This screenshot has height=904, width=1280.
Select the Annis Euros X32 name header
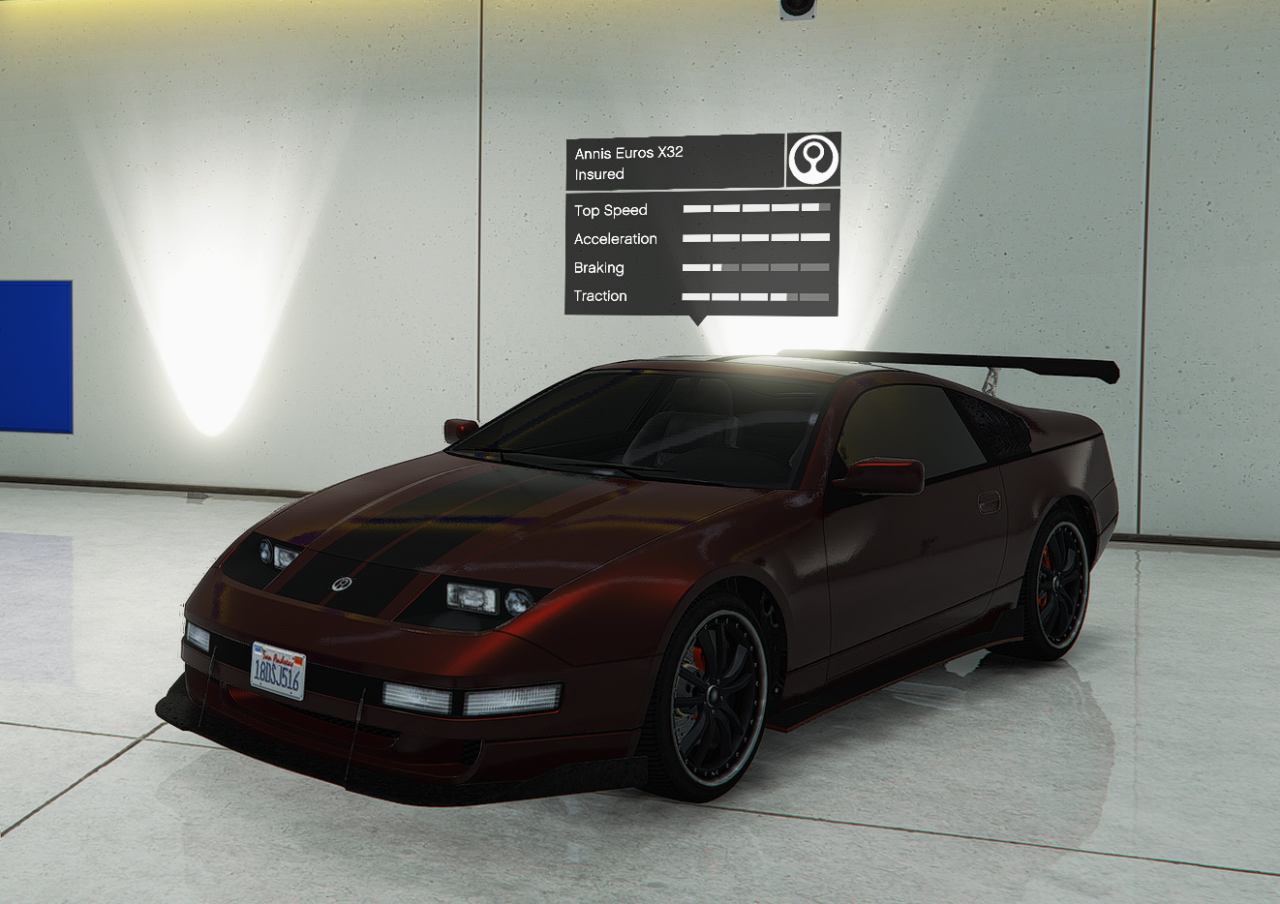(x=629, y=153)
